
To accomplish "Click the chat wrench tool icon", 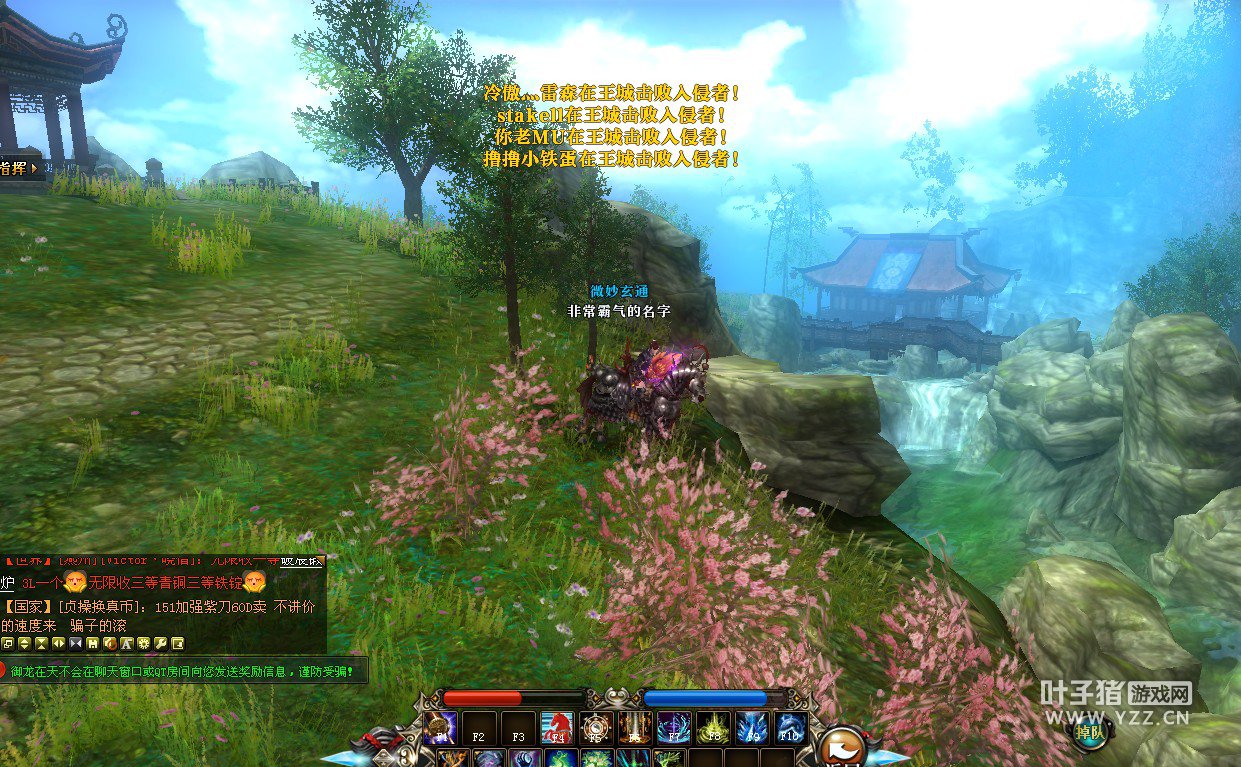I will coord(160,643).
